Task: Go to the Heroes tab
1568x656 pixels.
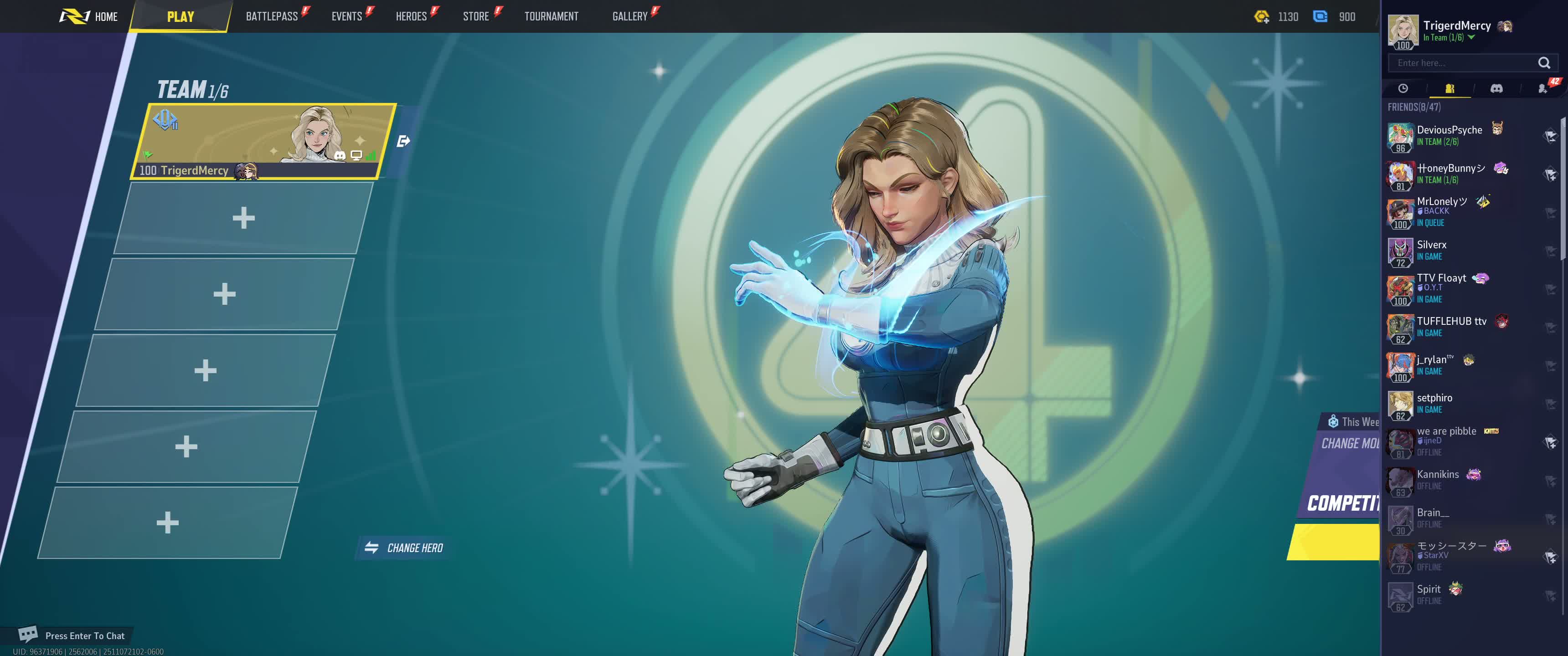Action: [411, 16]
